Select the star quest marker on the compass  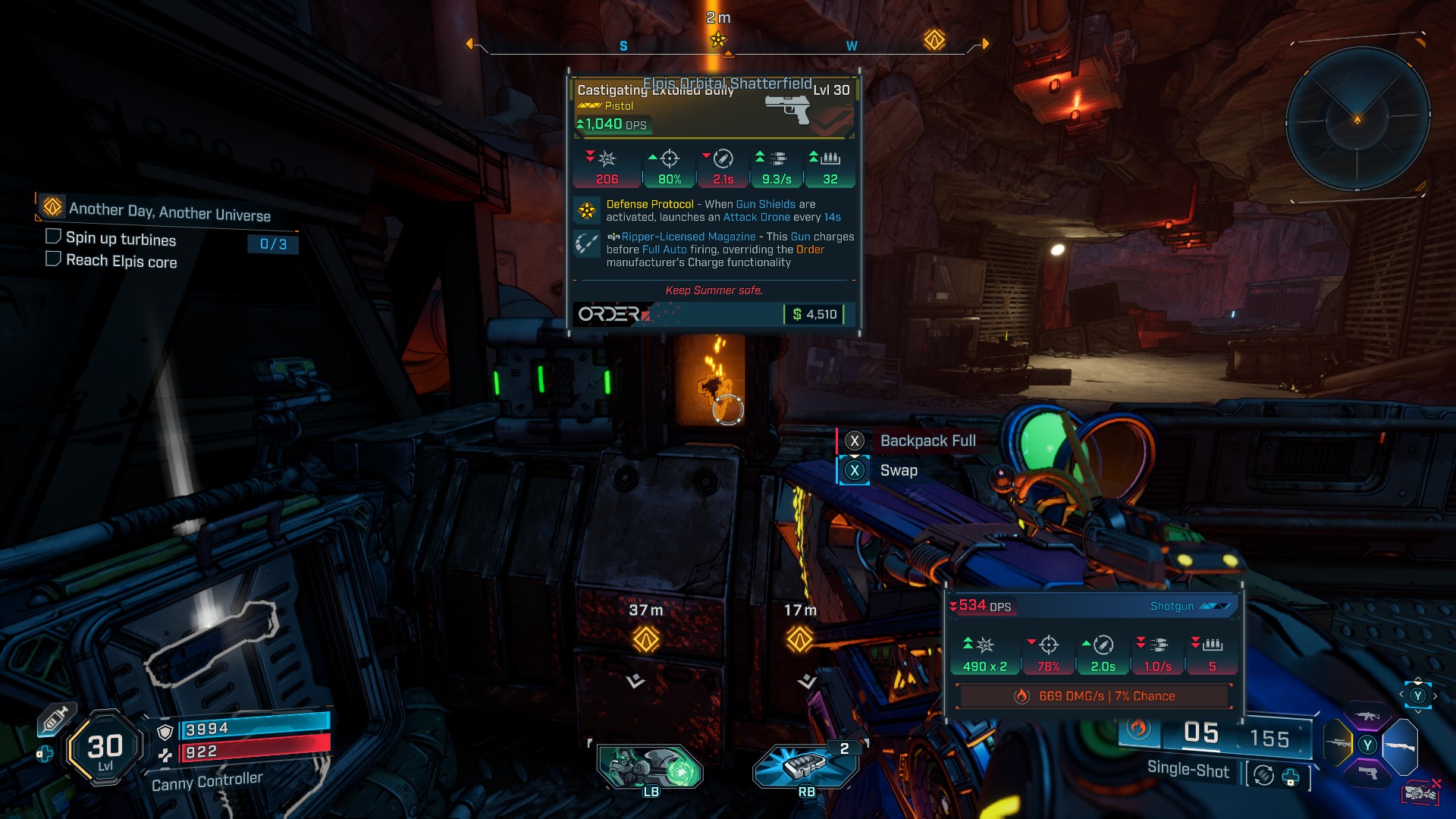(718, 39)
